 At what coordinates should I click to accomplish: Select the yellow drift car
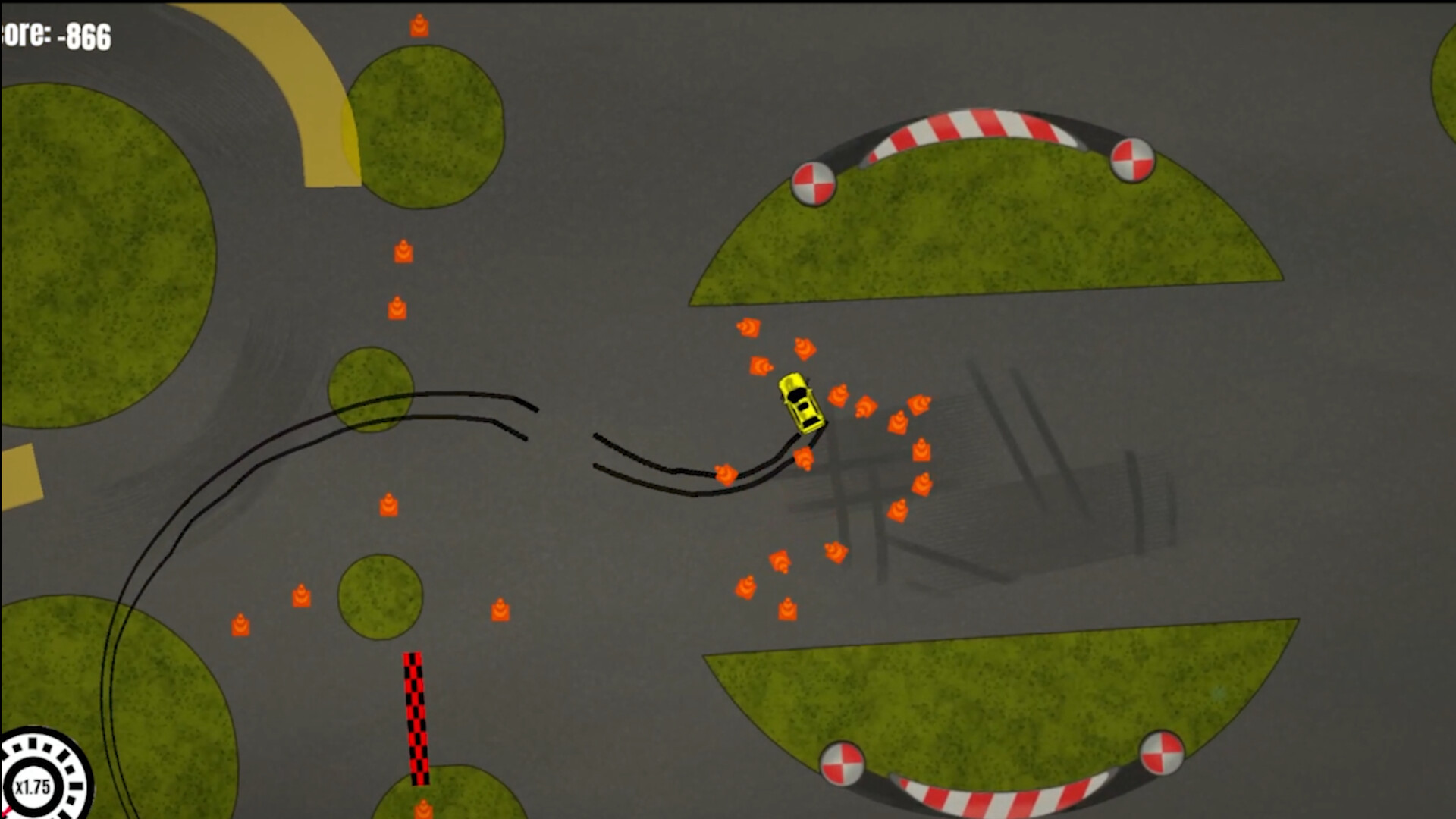[802, 402]
